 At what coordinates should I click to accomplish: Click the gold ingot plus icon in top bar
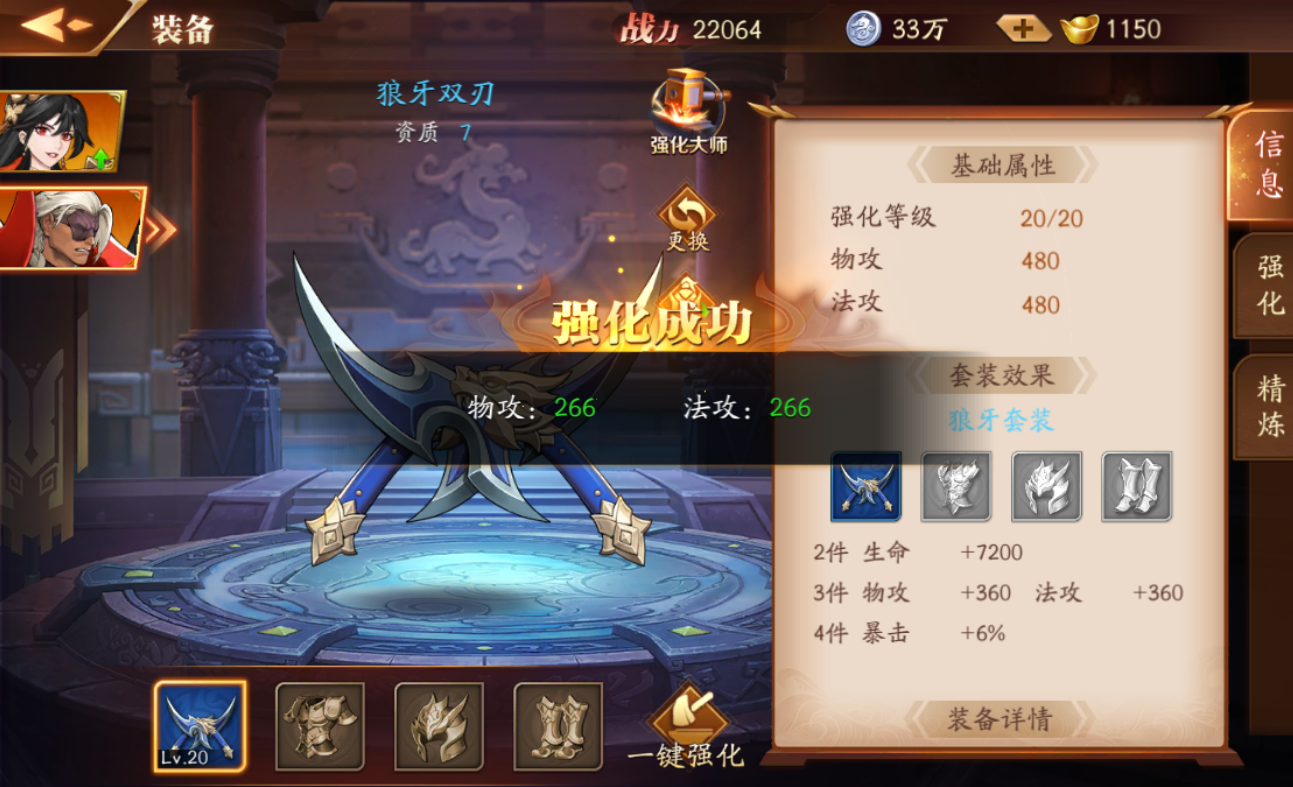click(1022, 28)
